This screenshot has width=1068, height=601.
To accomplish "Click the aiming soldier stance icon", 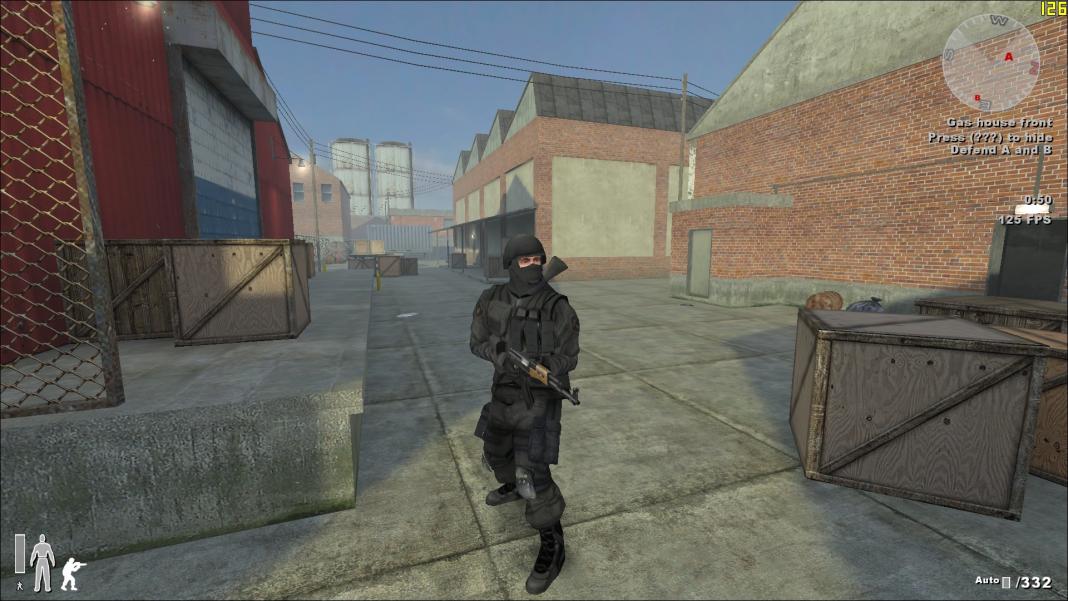I will (x=73, y=573).
